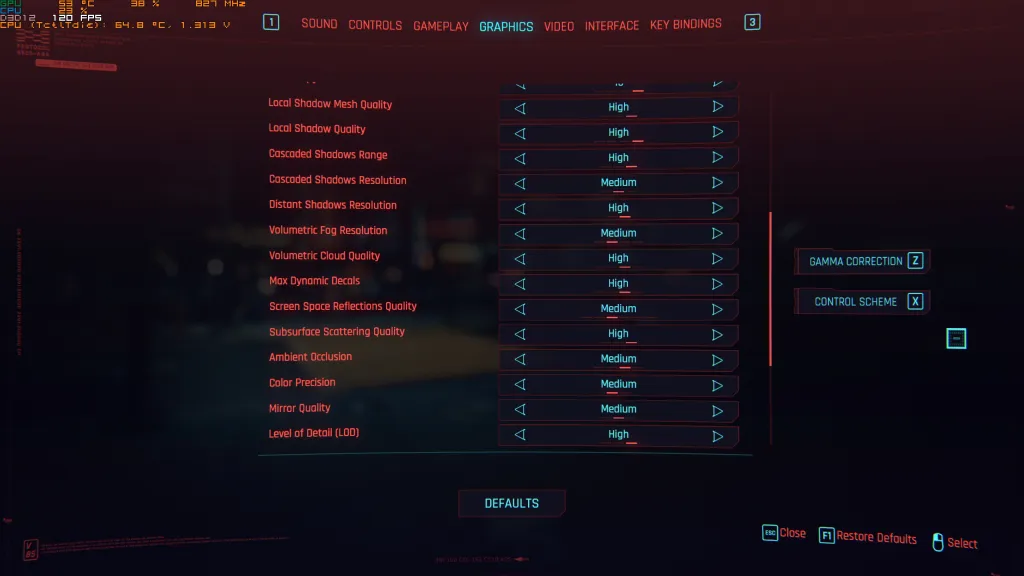Switch to the Sound tab

click(x=319, y=24)
